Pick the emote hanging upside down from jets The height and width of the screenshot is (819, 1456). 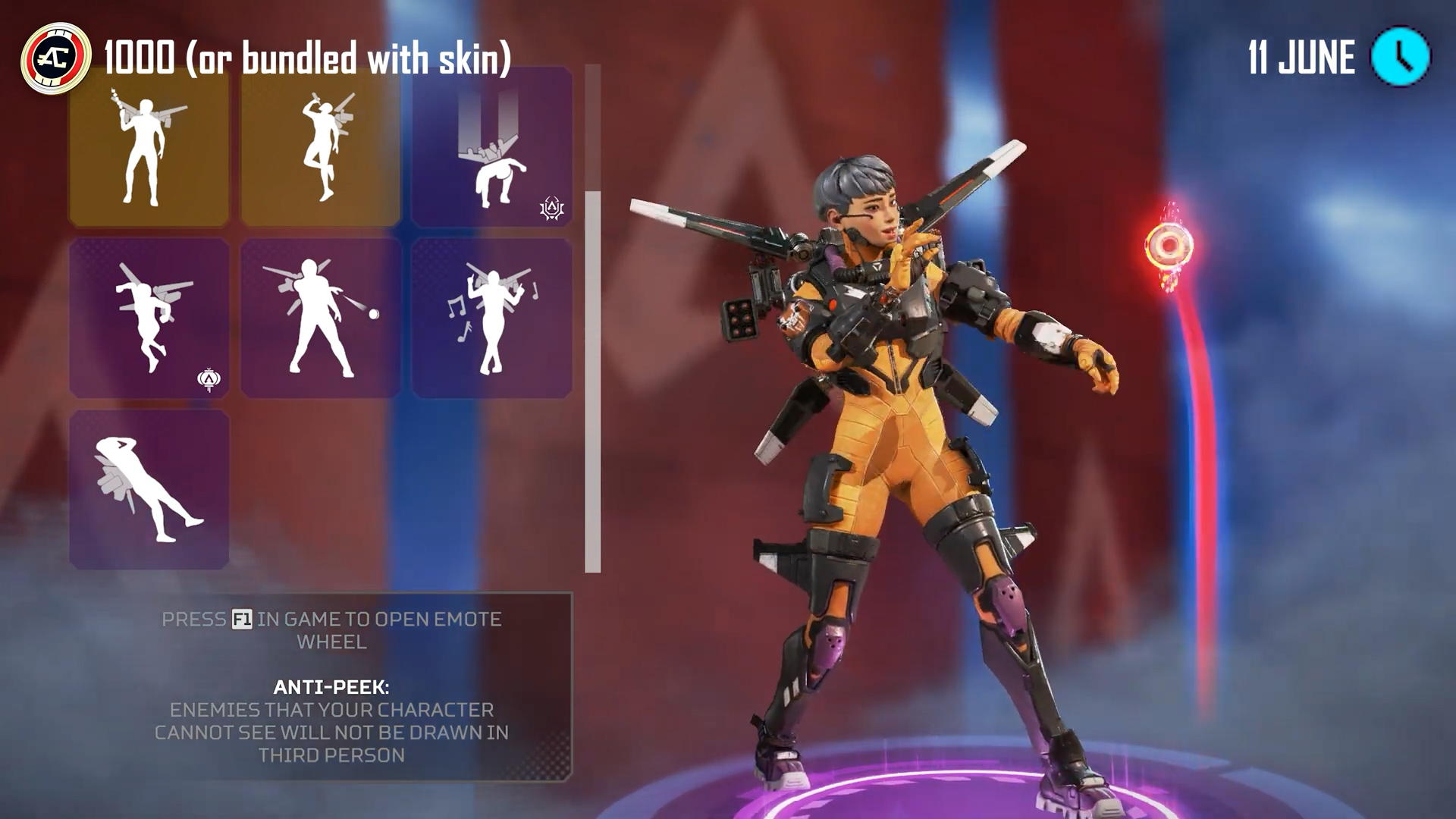[492, 147]
